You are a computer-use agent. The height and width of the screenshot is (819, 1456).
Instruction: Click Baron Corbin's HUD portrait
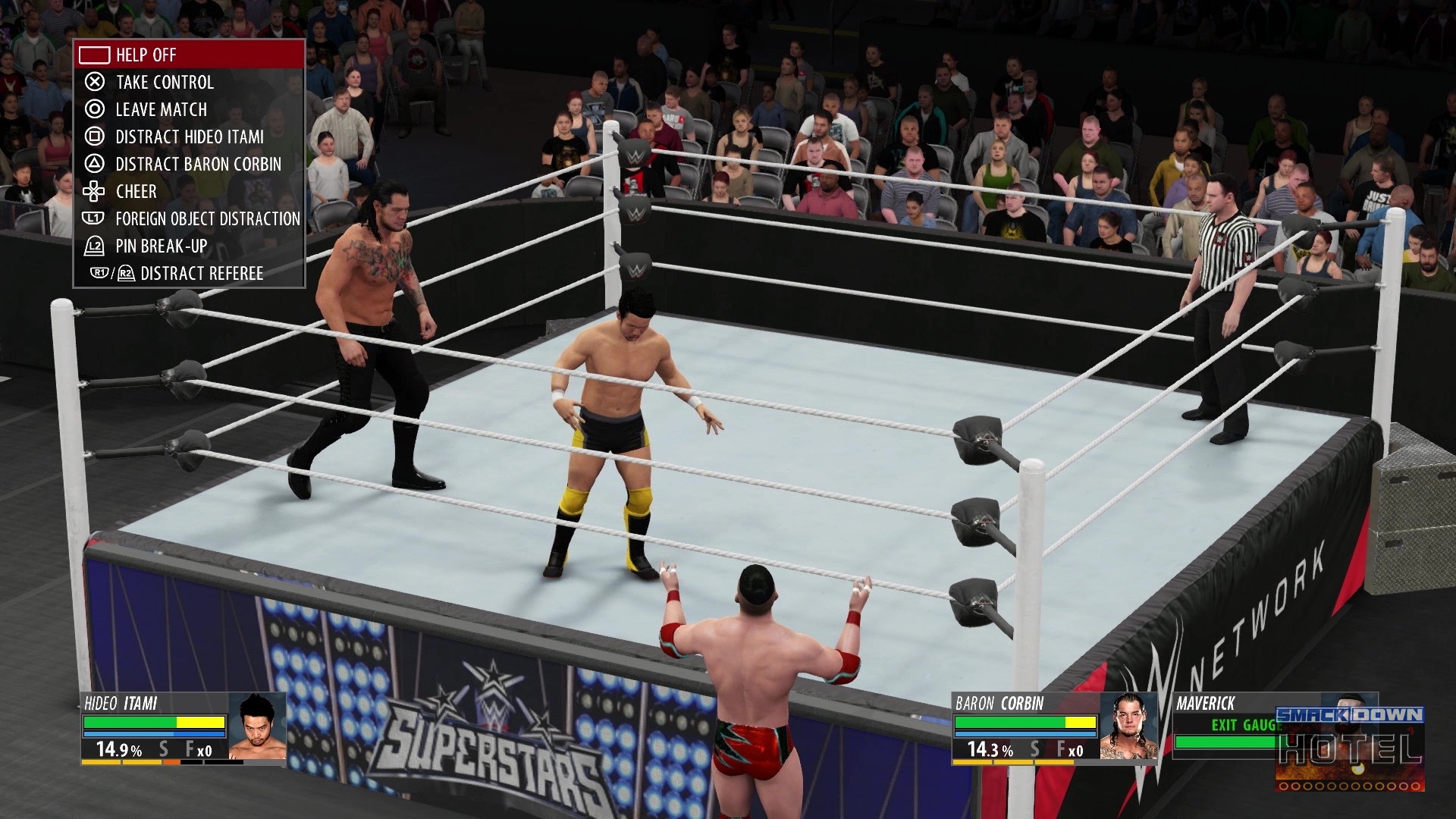(x=1128, y=726)
